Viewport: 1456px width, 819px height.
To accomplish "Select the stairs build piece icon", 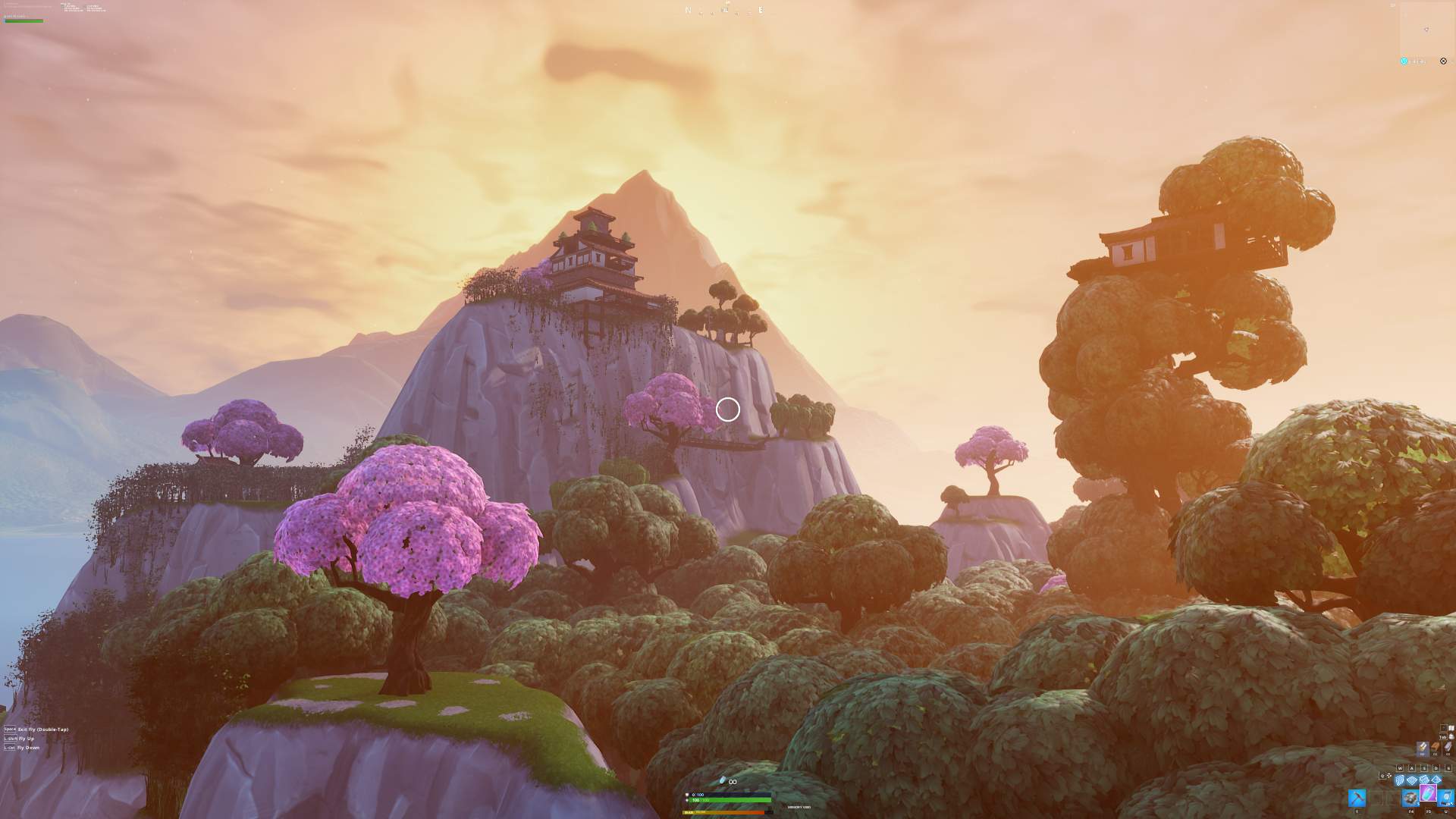I will pyautogui.click(x=1424, y=780).
